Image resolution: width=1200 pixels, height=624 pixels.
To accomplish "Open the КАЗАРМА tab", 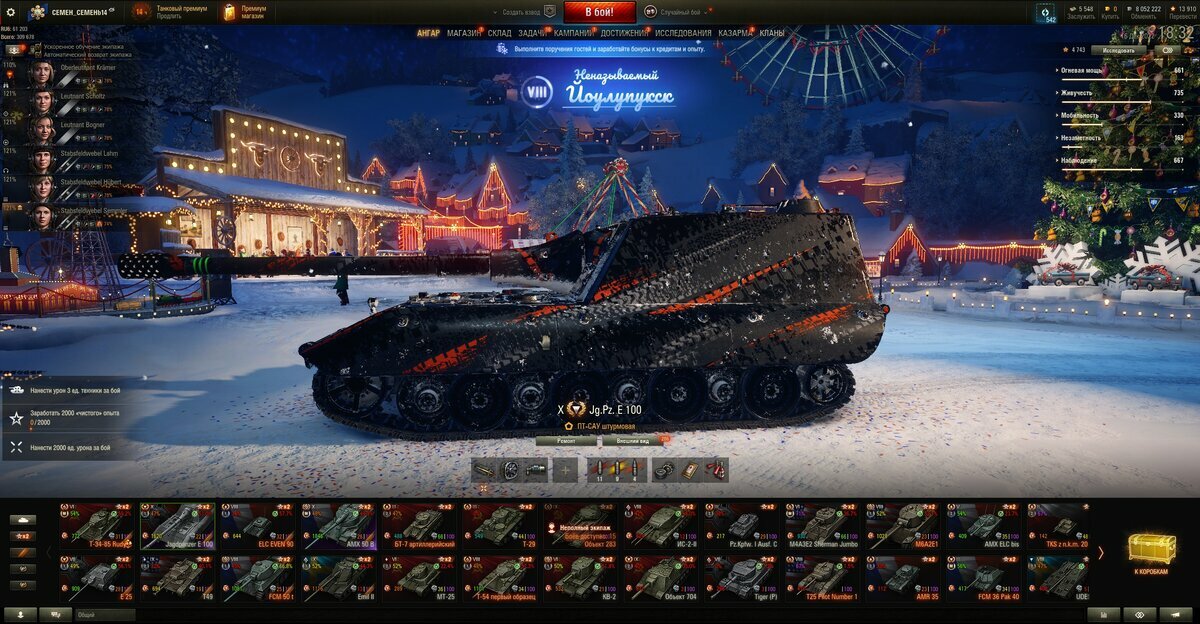I will coord(735,33).
